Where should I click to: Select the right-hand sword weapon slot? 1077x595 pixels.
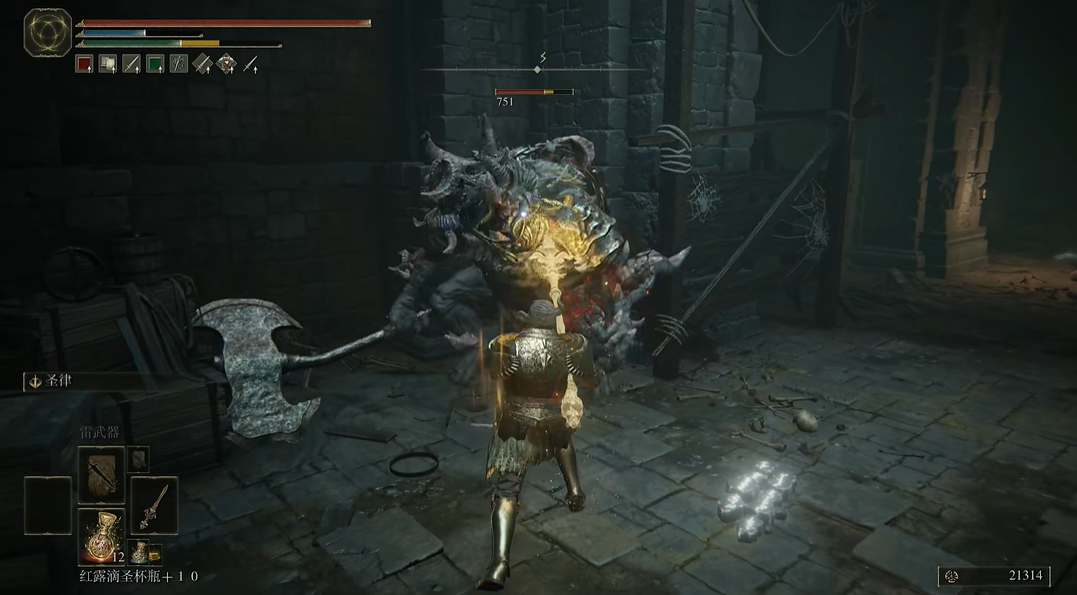(x=154, y=505)
